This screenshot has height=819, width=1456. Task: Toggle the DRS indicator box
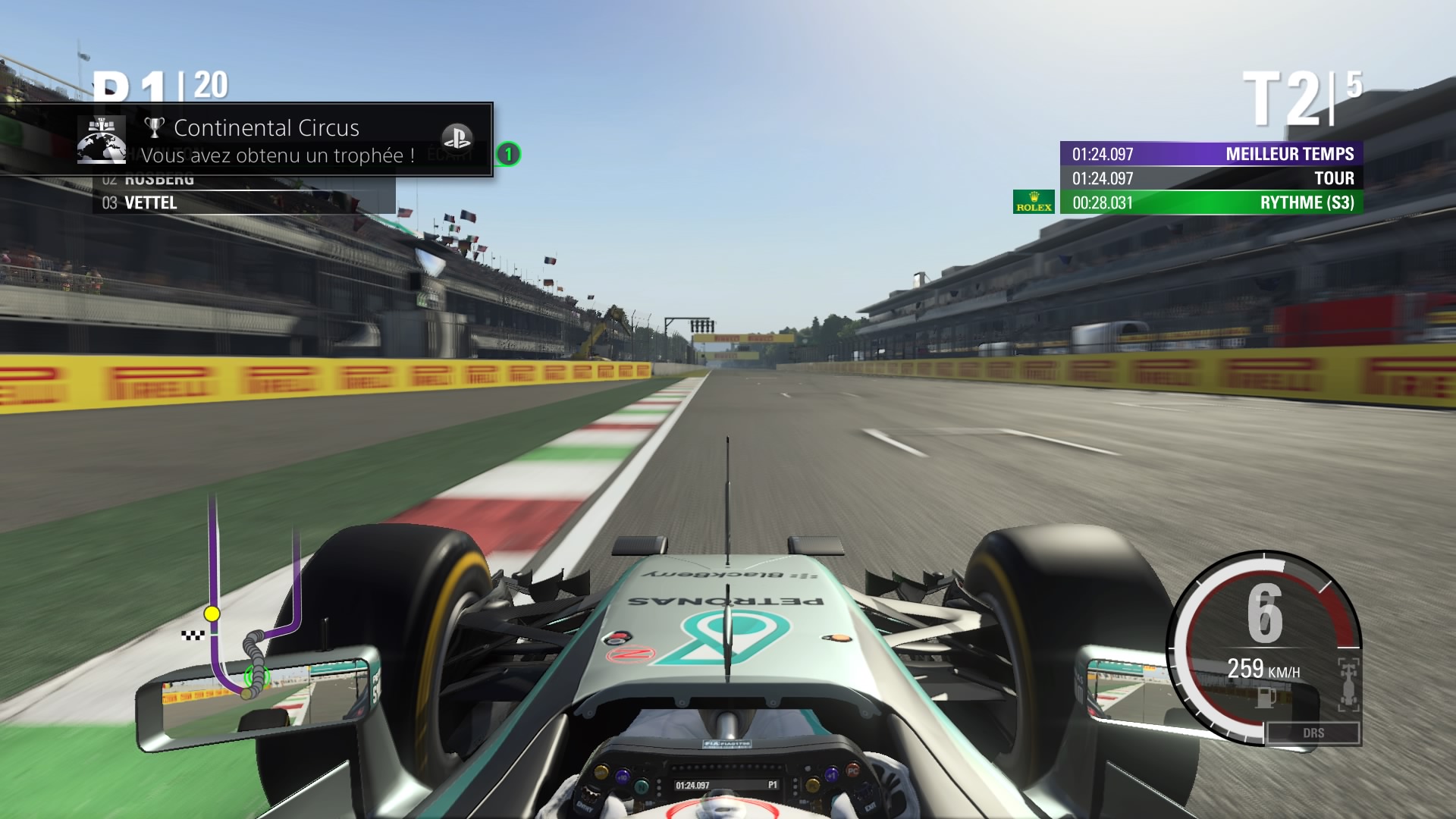pos(1313,733)
